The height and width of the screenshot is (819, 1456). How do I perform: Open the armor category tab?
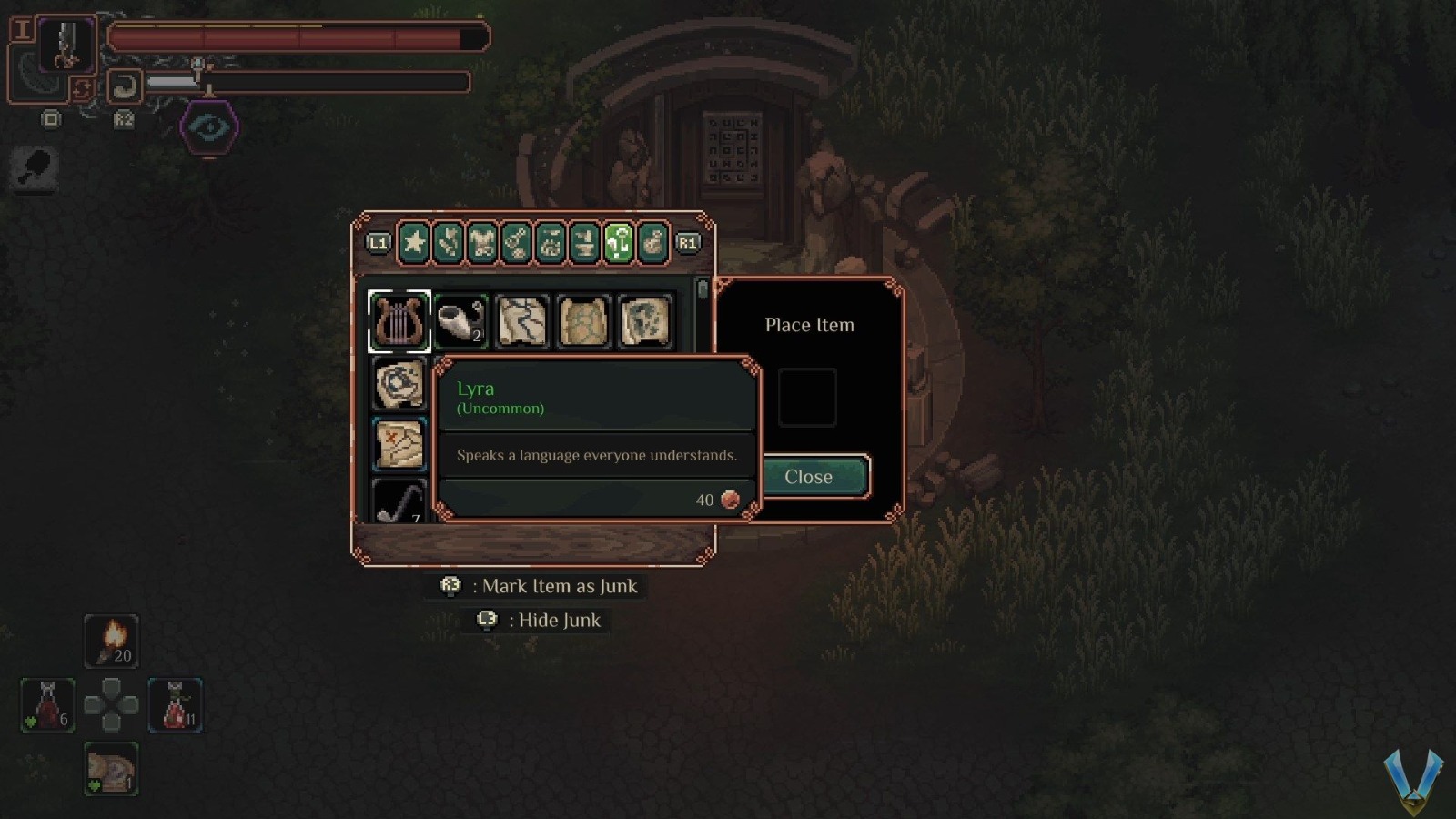pyautogui.click(x=482, y=243)
